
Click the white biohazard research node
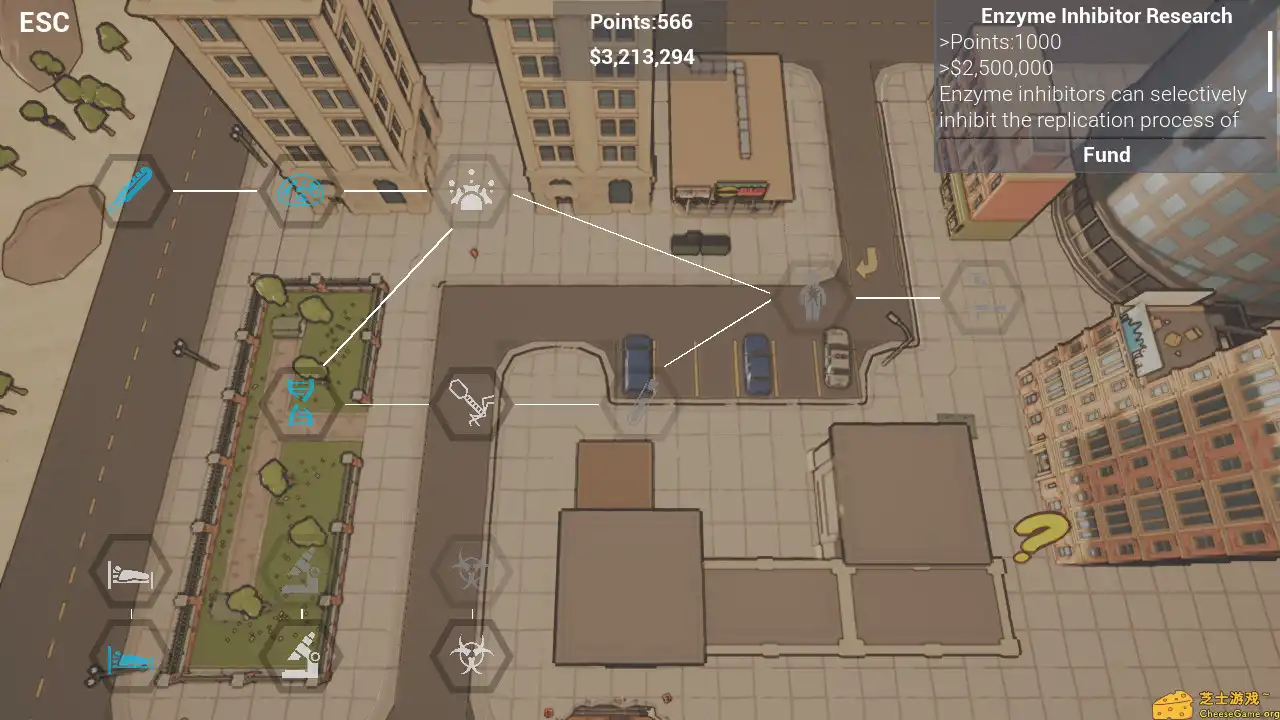(x=472, y=658)
